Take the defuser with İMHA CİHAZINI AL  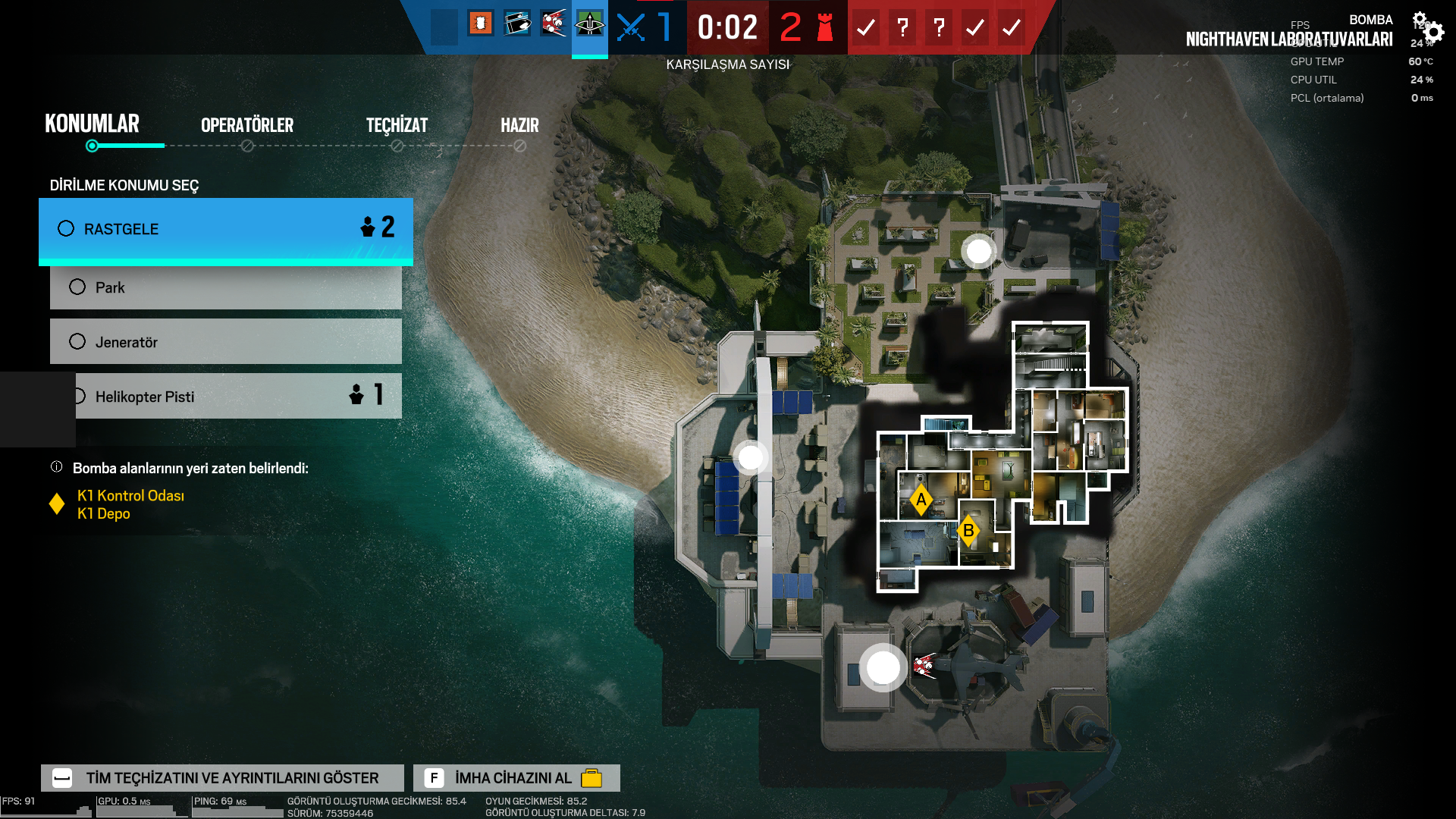(x=516, y=778)
